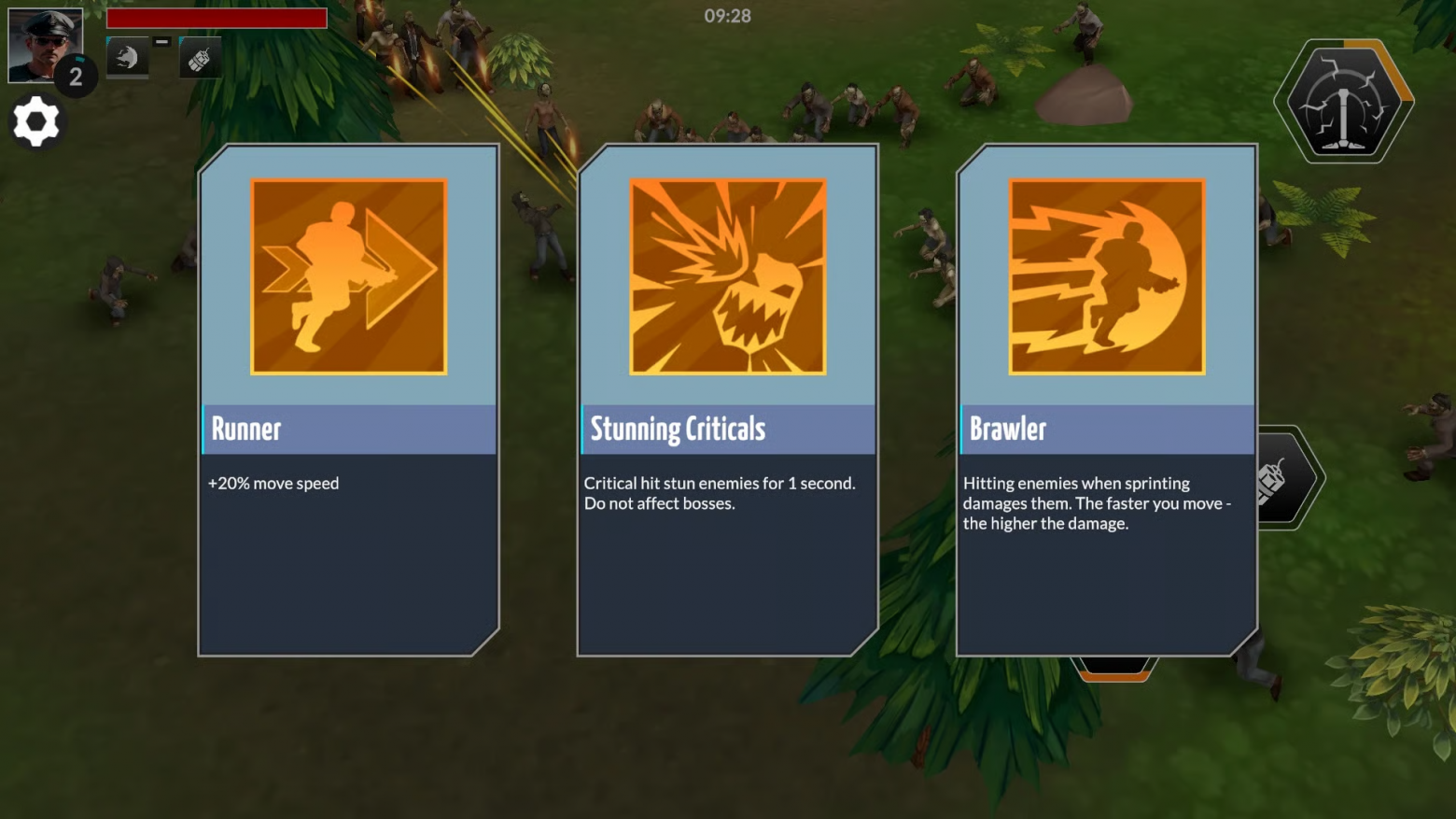Viewport: 1456px width, 819px height.
Task: Activate the hexagonal airstrike ability button
Action: point(1343,102)
